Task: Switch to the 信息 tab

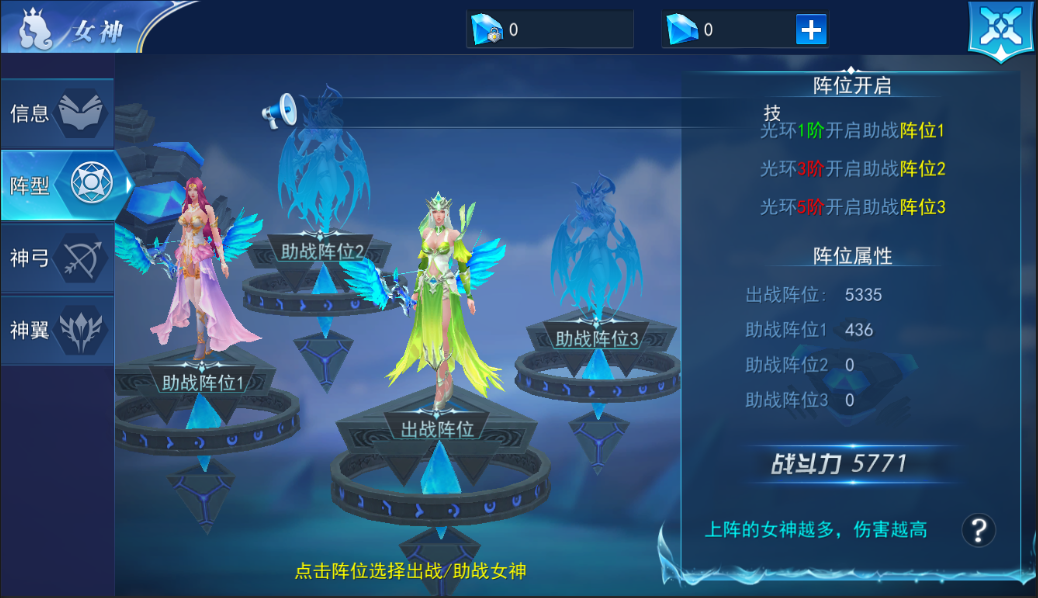Action: coord(56,112)
